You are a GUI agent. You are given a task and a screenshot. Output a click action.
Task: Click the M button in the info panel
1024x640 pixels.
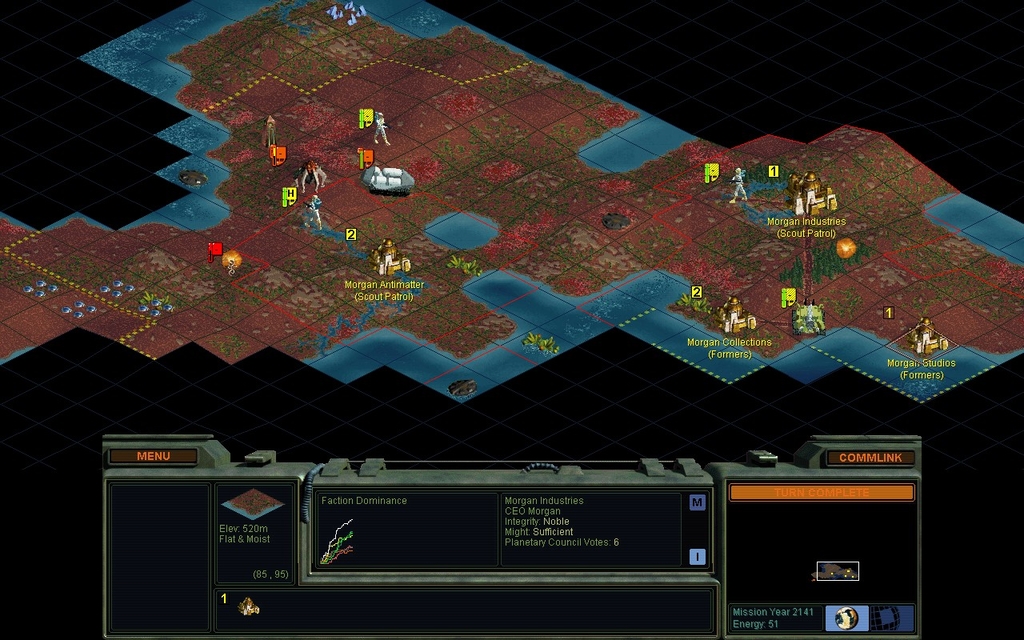[697, 503]
